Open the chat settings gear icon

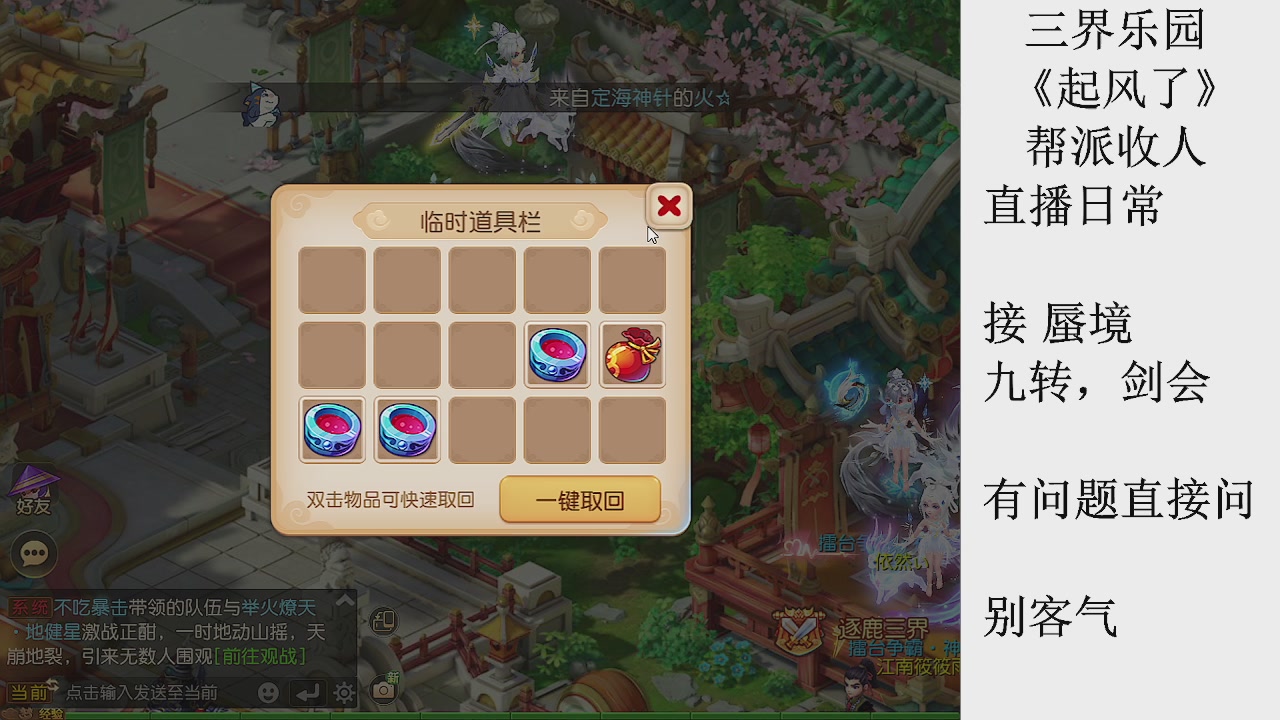343,692
